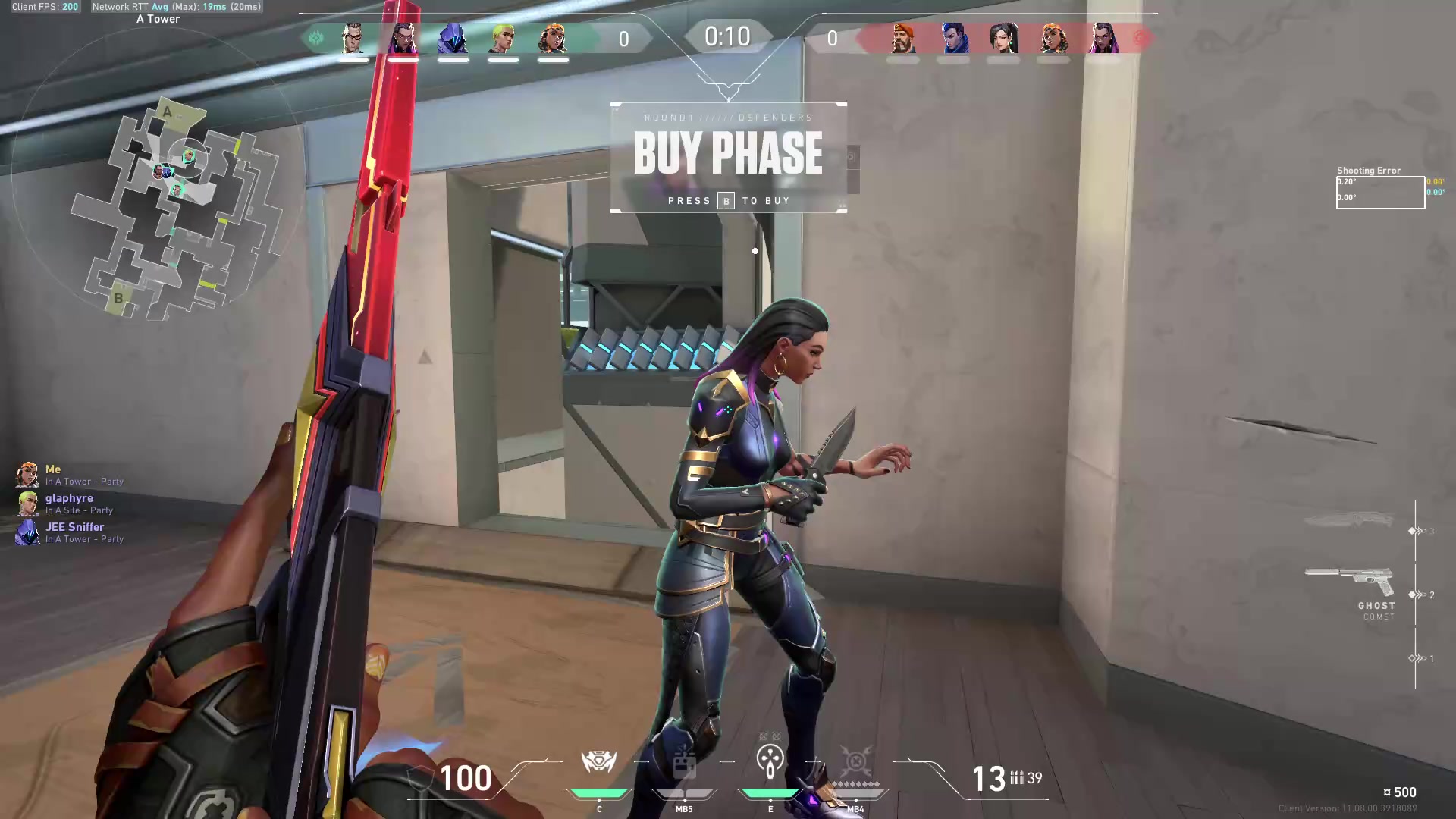Screen dimensions: 1456x819
Task: Select the B site label on minimap
Action: coord(118,298)
